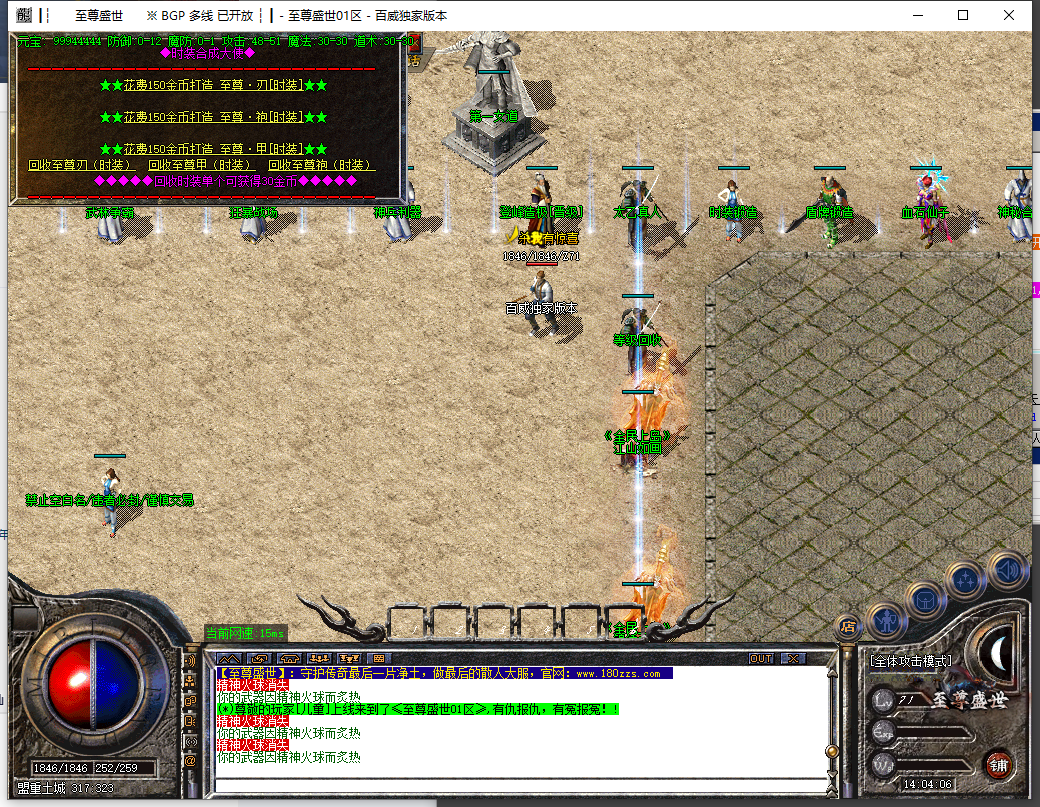The height and width of the screenshot is (807, 1040).
Task: Select 回收至尊袍（时装） recycle option
Action: 321,165
